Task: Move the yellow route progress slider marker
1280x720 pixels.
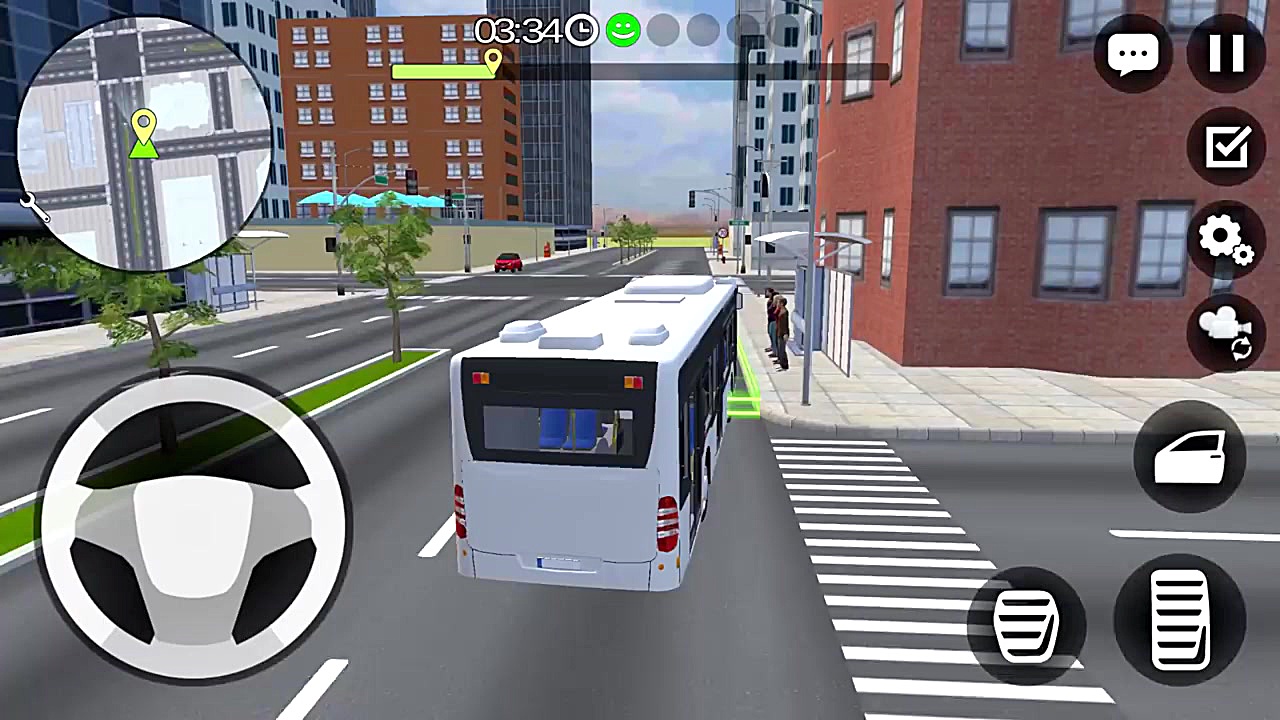Action: click(x=492, y=62)
